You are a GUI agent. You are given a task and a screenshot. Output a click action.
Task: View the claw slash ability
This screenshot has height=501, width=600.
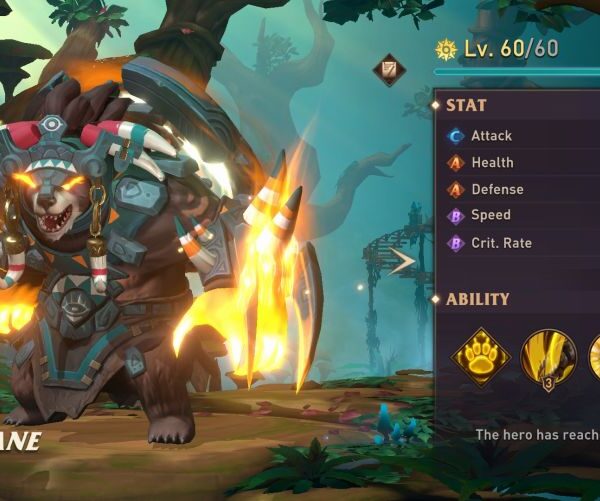(x=547, y=357)
